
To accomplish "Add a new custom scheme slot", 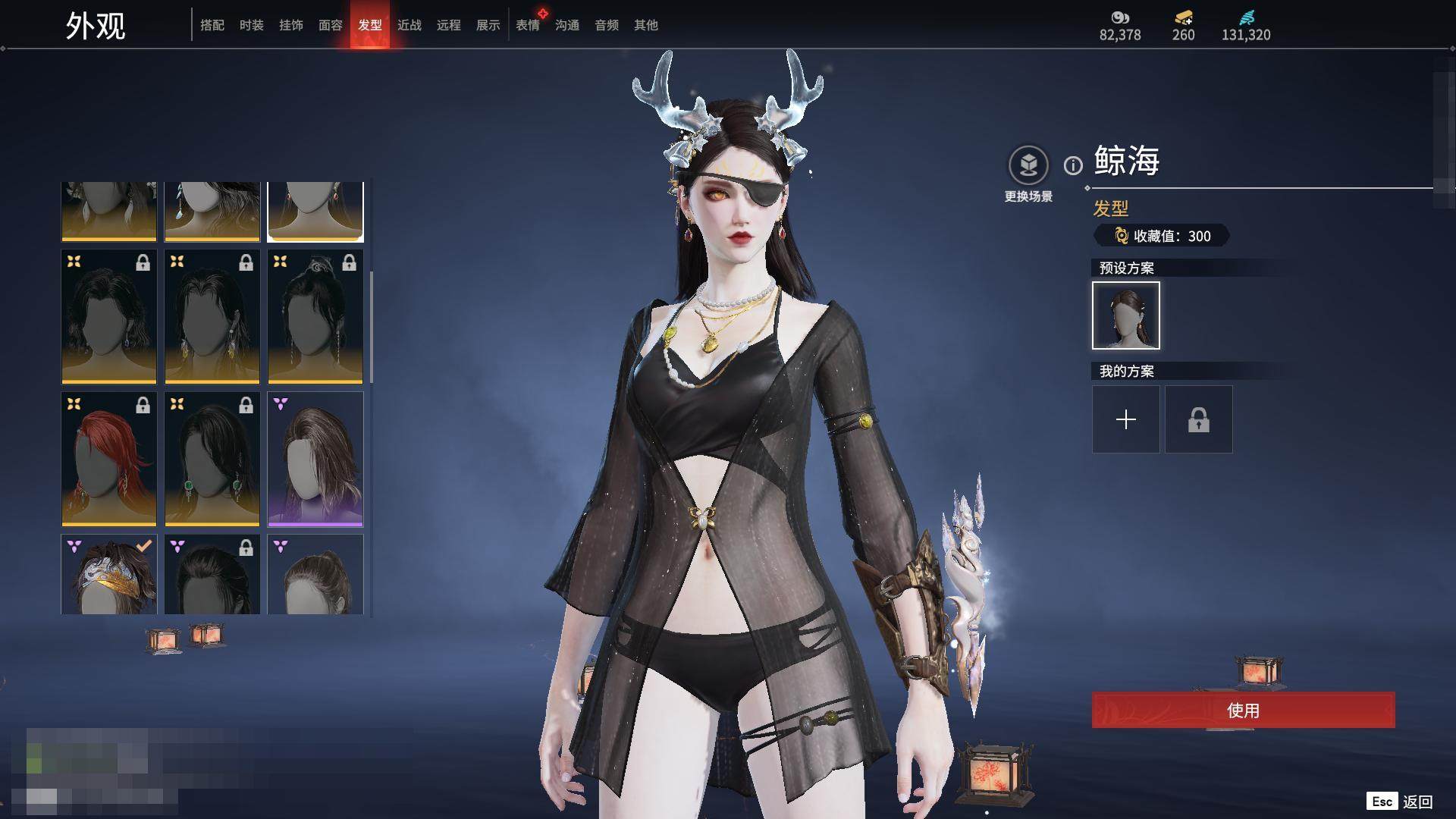I will 1126,419.
